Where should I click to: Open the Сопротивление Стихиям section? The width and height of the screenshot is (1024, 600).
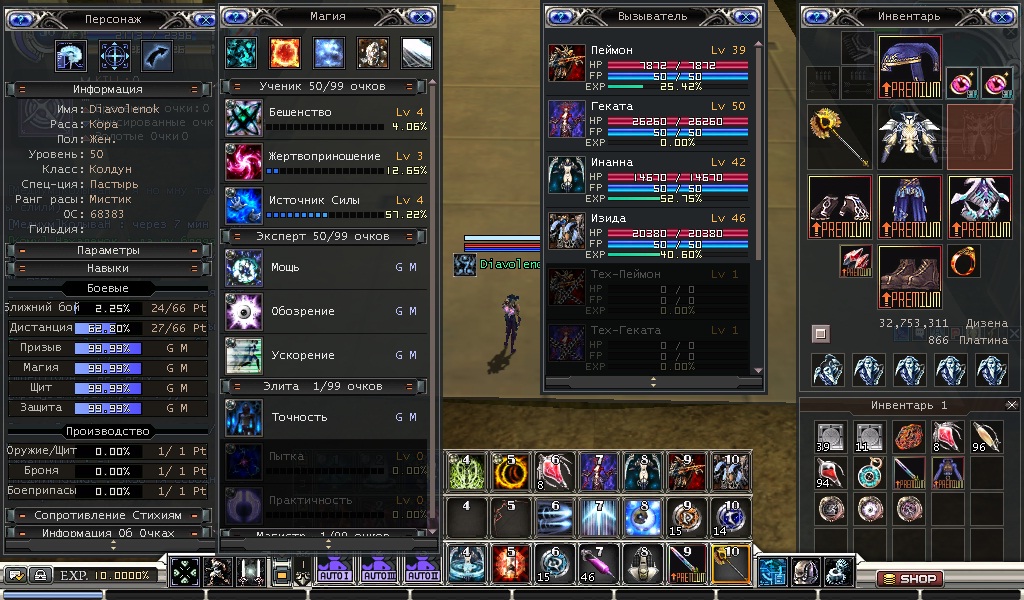[108, 515]
